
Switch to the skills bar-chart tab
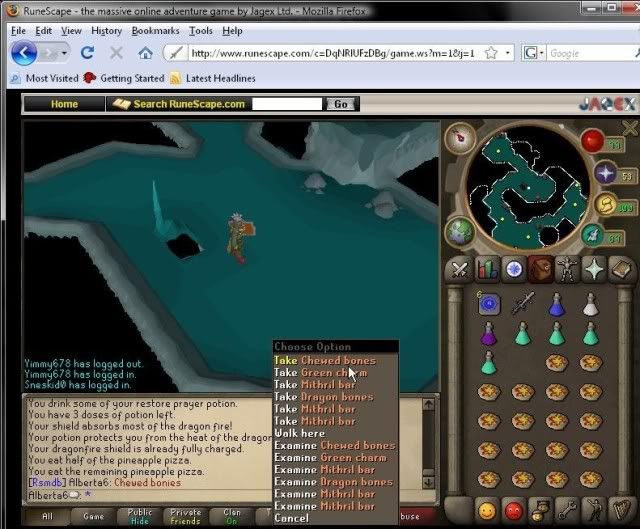point(487,268)
